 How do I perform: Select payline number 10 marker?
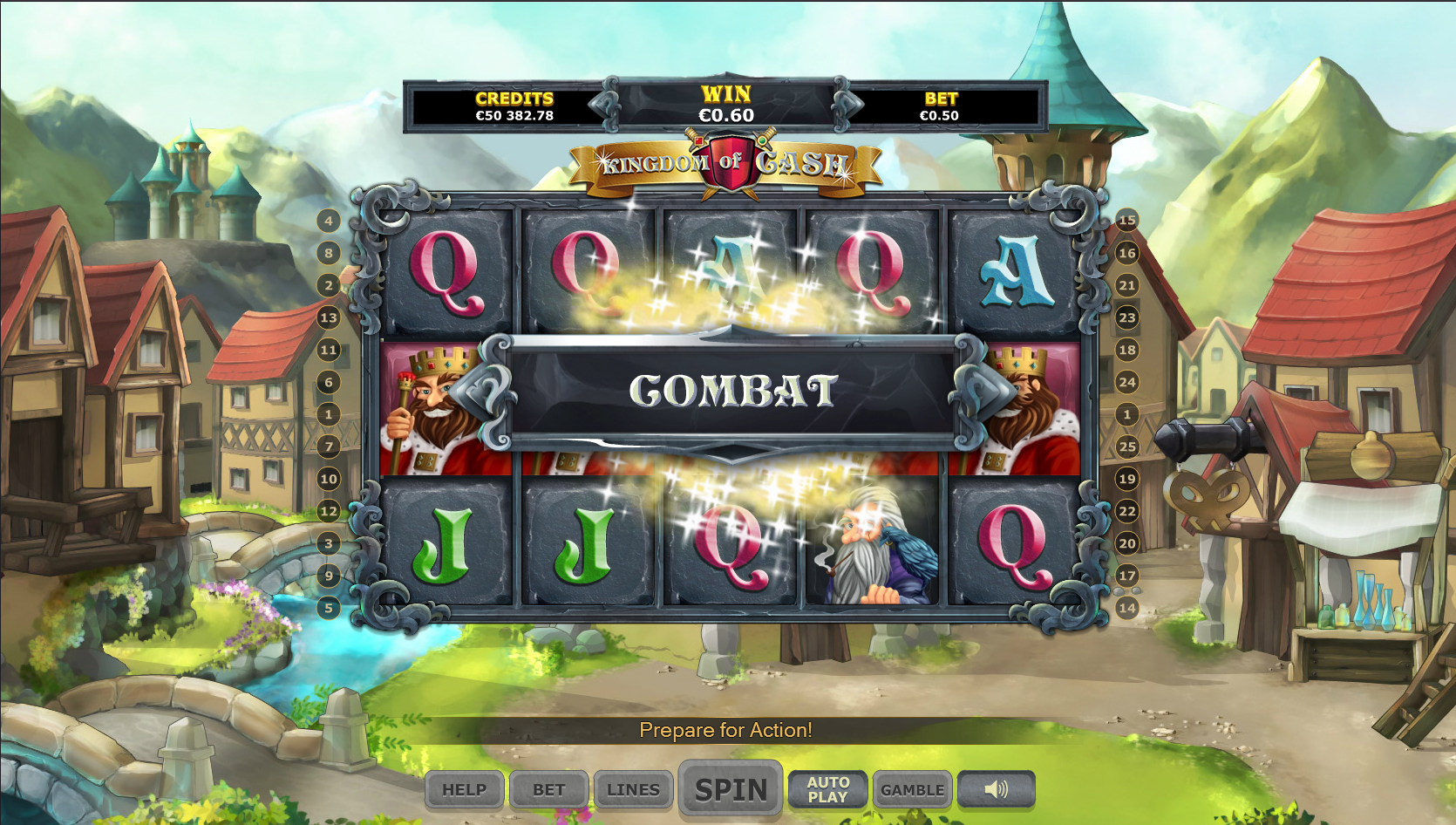tap(329, 479)
